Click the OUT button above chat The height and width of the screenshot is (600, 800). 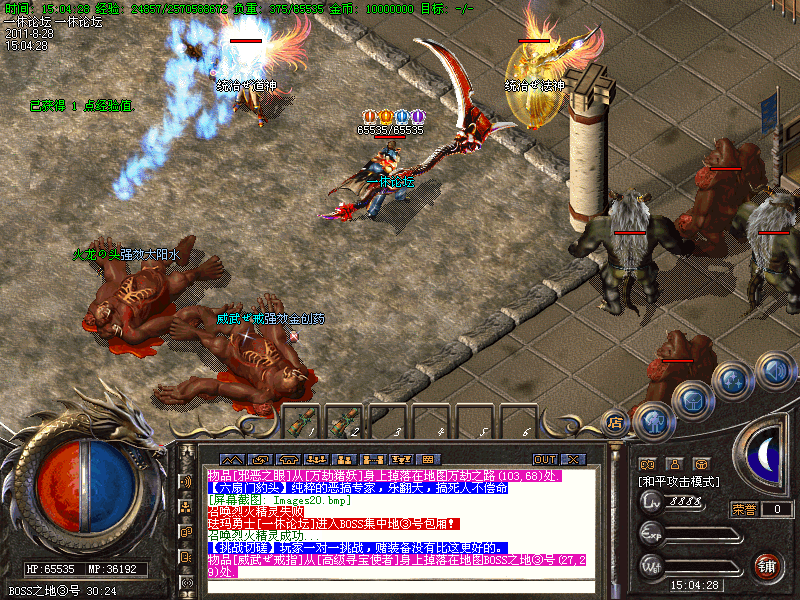pyautogui.click(x=544, y=459)
